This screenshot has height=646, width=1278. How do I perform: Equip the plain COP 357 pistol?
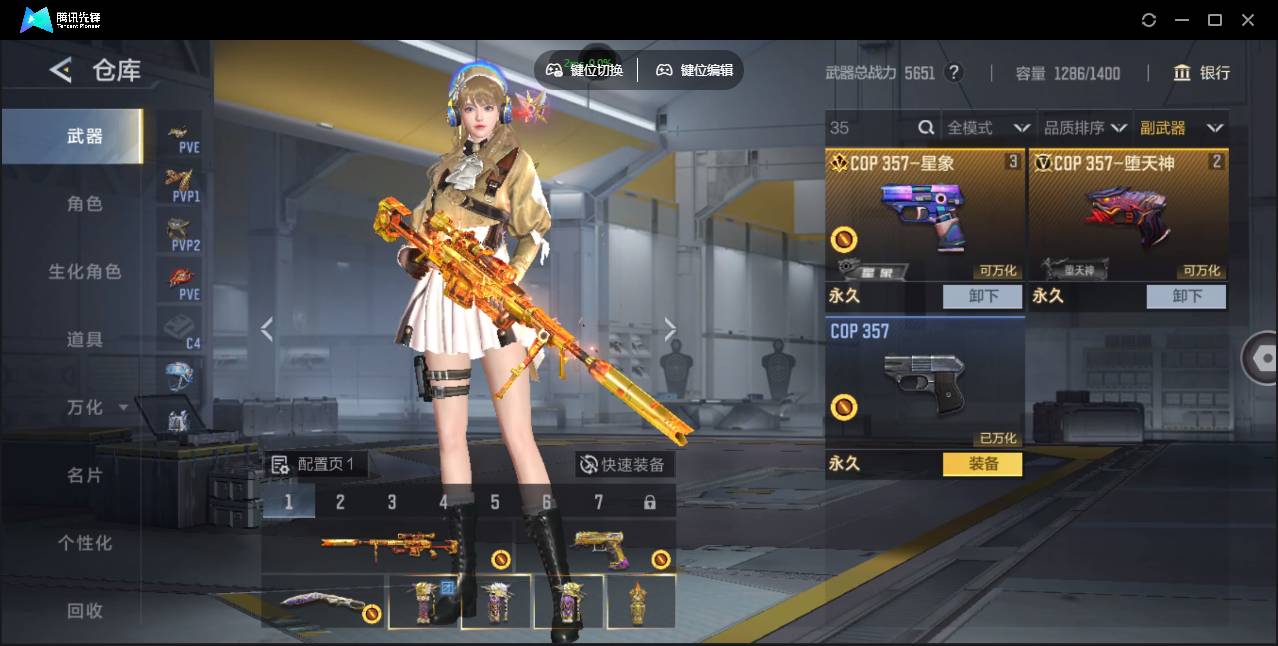[982, 464]
